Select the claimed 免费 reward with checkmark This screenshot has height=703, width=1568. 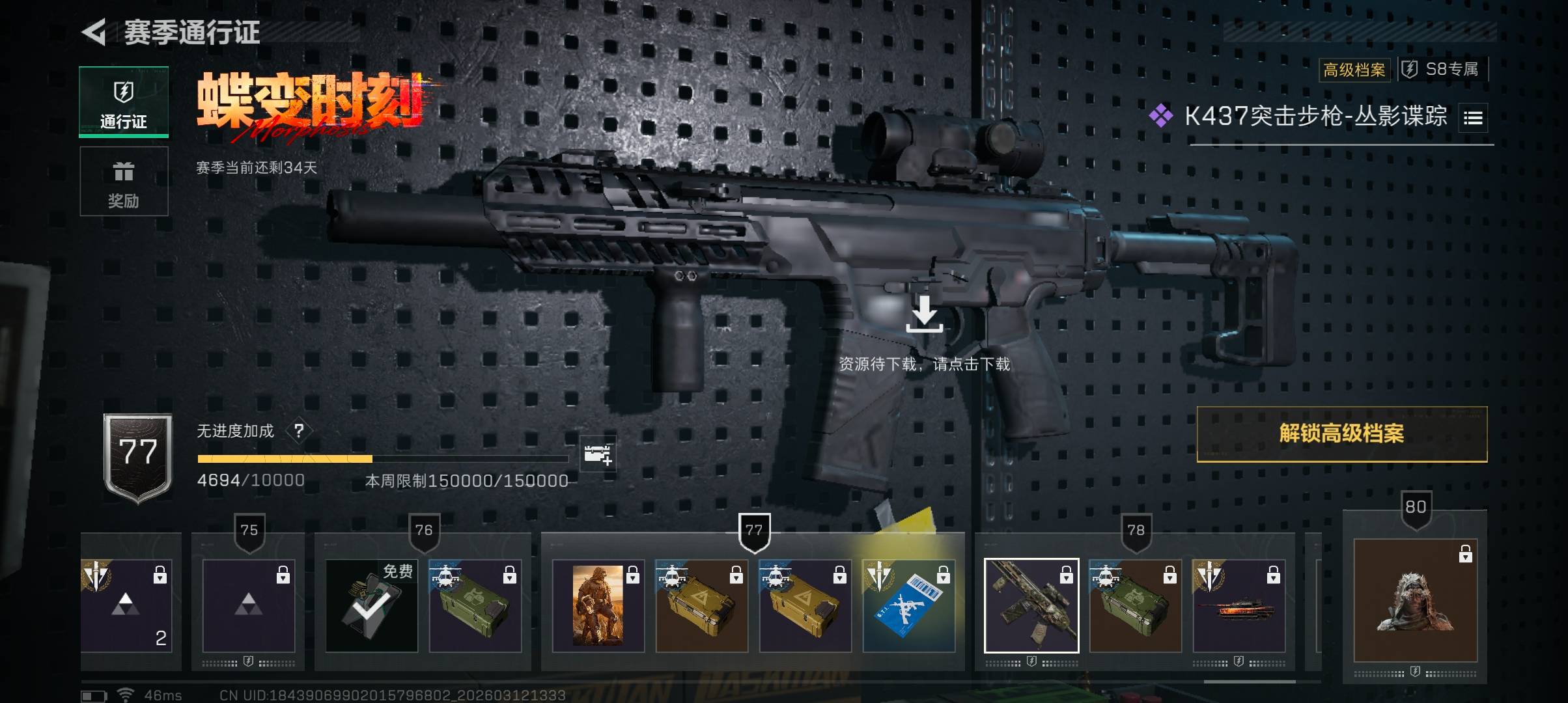tap(371, 605)
